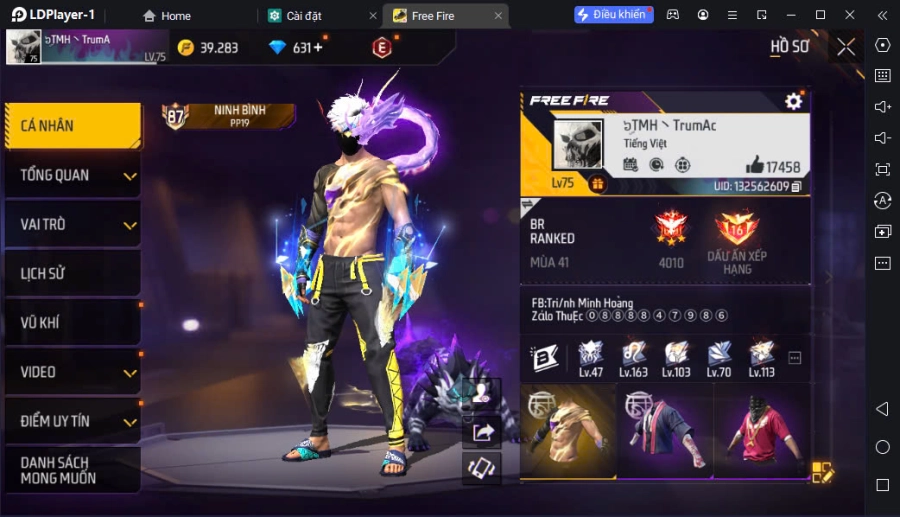900x517 pixels.
Task: Close the HỒ SƠ profile screen
Action: 846,47
